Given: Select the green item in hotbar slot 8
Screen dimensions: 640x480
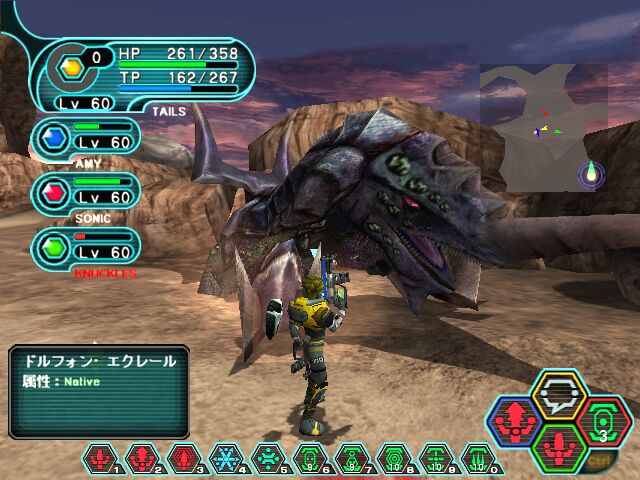Looking at the screenshot, I should point(390,459).
